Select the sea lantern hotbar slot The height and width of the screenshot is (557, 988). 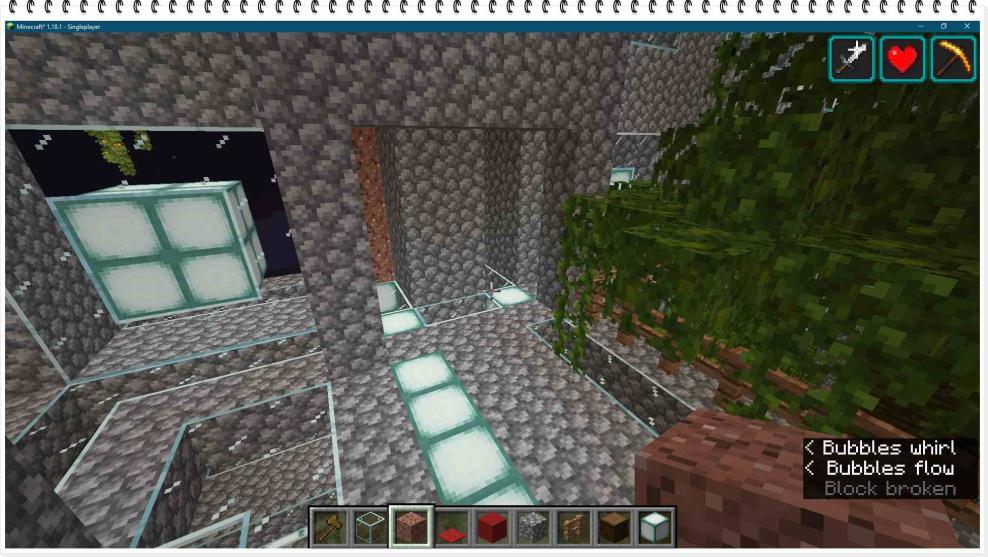(655, 527)
